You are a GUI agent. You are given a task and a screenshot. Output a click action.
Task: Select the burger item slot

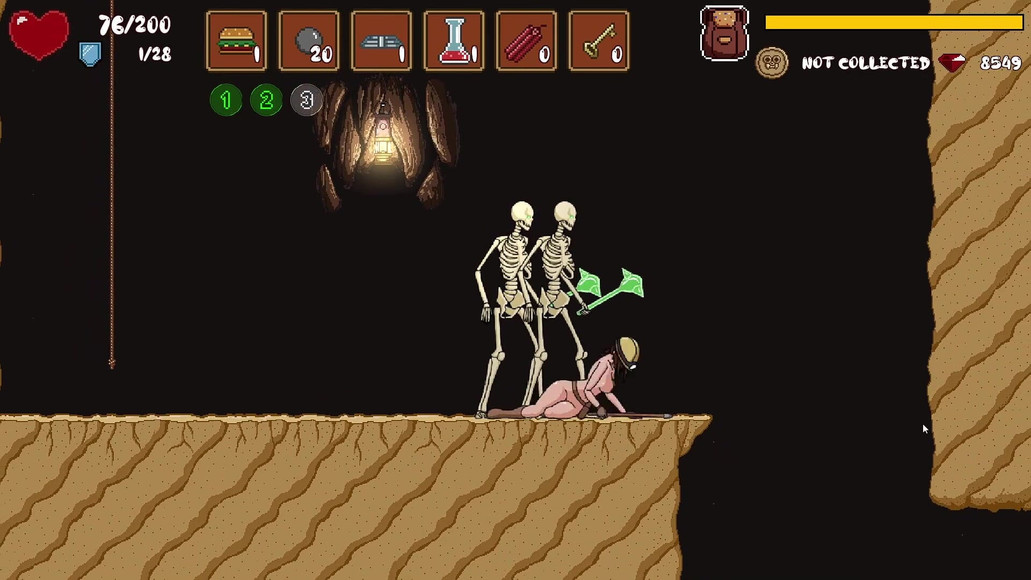237,41
